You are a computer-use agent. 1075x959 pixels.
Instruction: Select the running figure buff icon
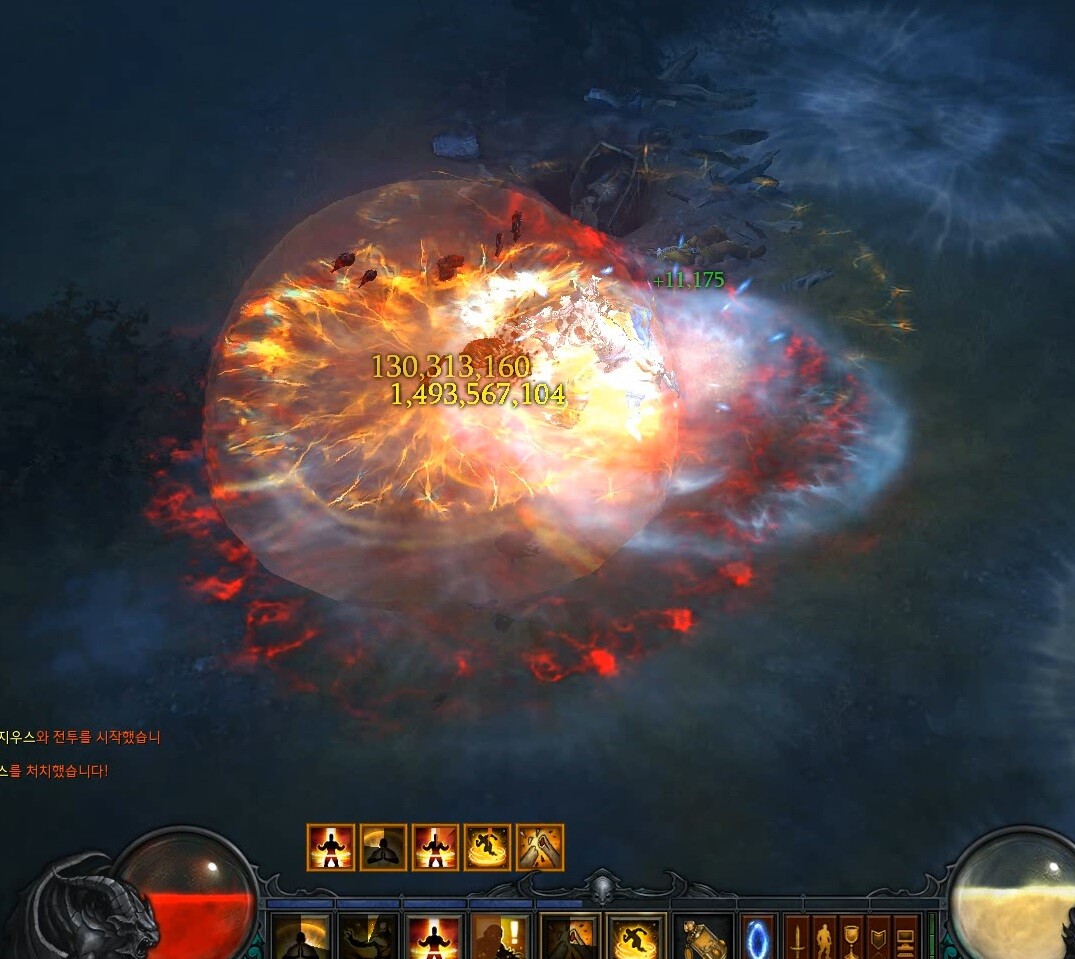pos(488,848)
